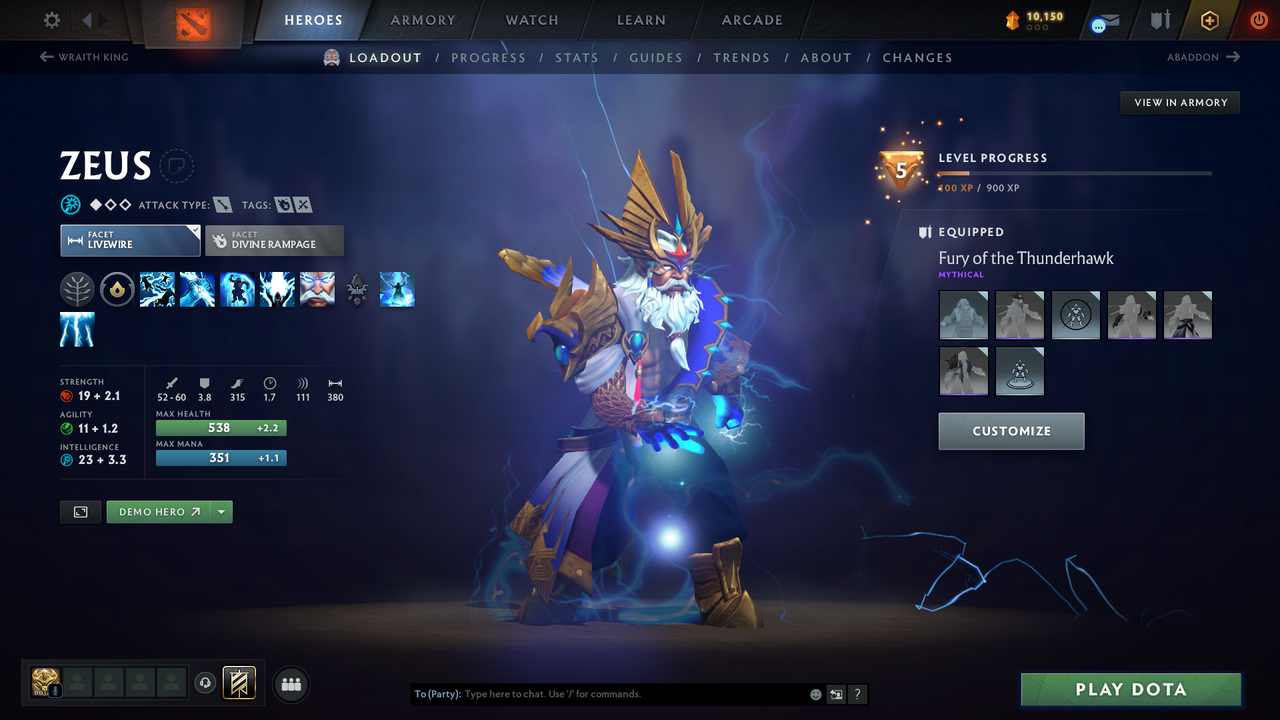View the innate ability icon with glowing eyes
This screenshot has height=720, width=1280.
(x=317, y=289)
